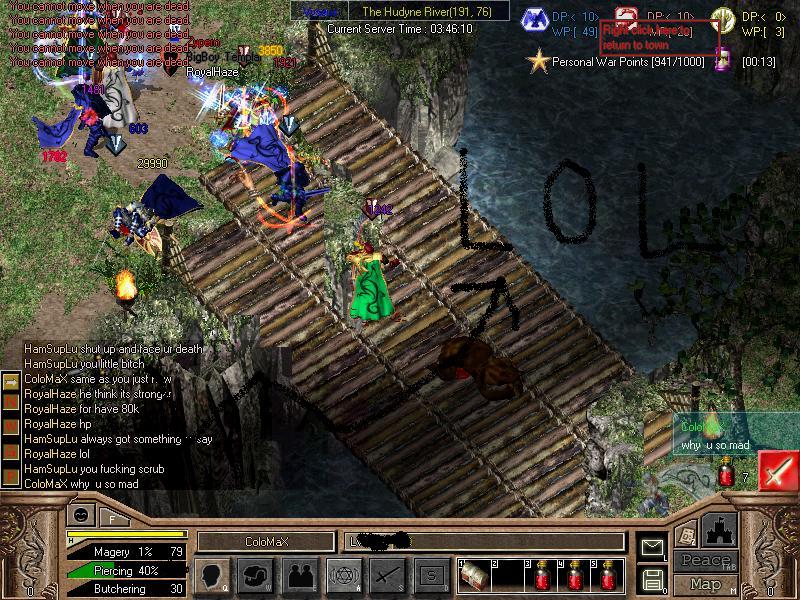Toggle the N chat filter button
800x600 pixels.
click(x=11, y=399)
